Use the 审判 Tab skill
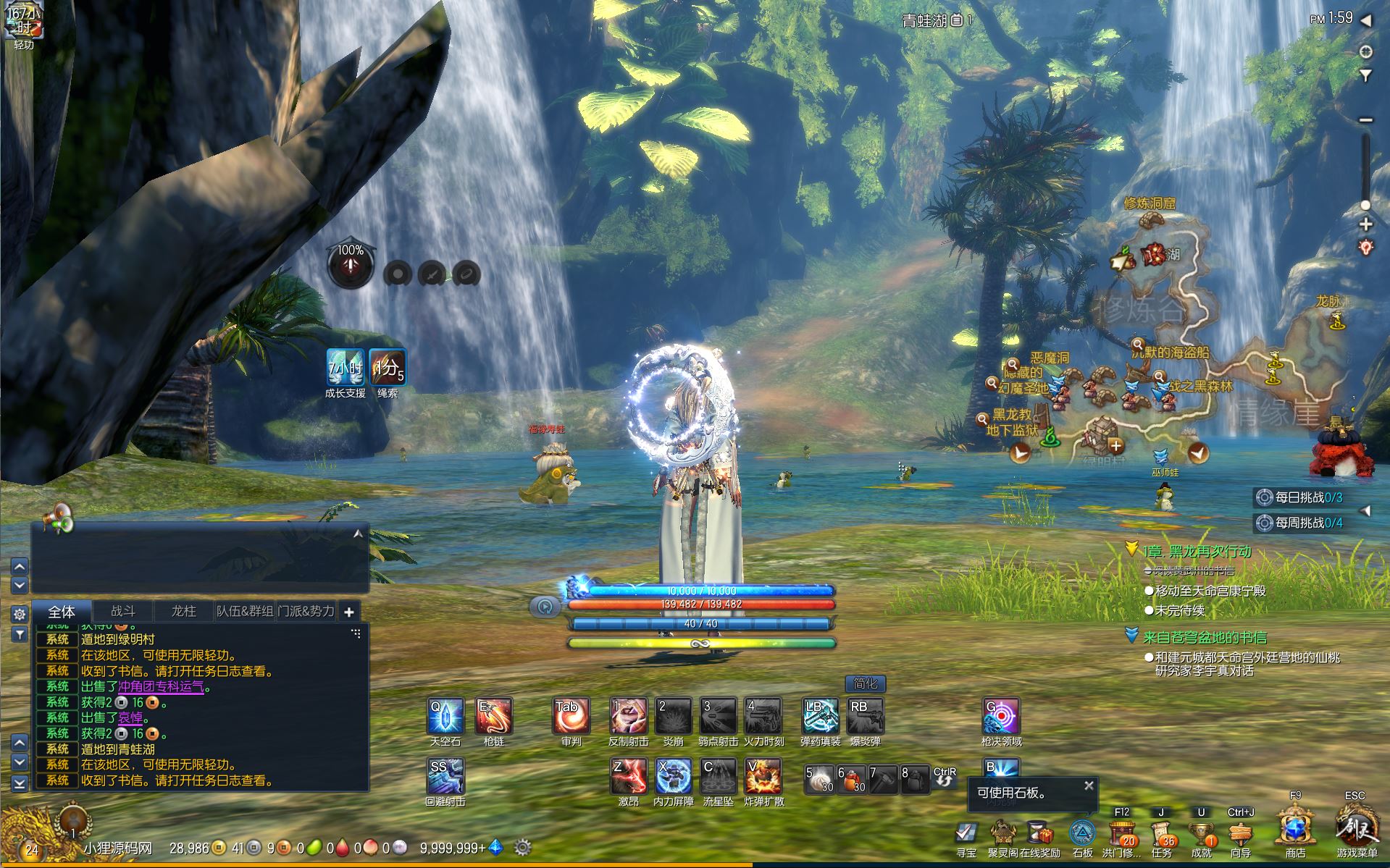 pos(570,716)
